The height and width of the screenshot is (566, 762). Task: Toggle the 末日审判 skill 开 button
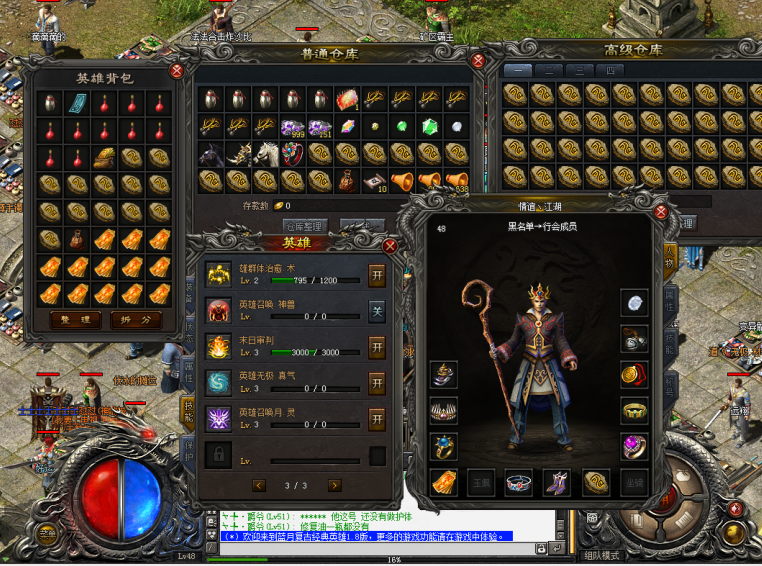pyautogui.click(x=377, y=347)
